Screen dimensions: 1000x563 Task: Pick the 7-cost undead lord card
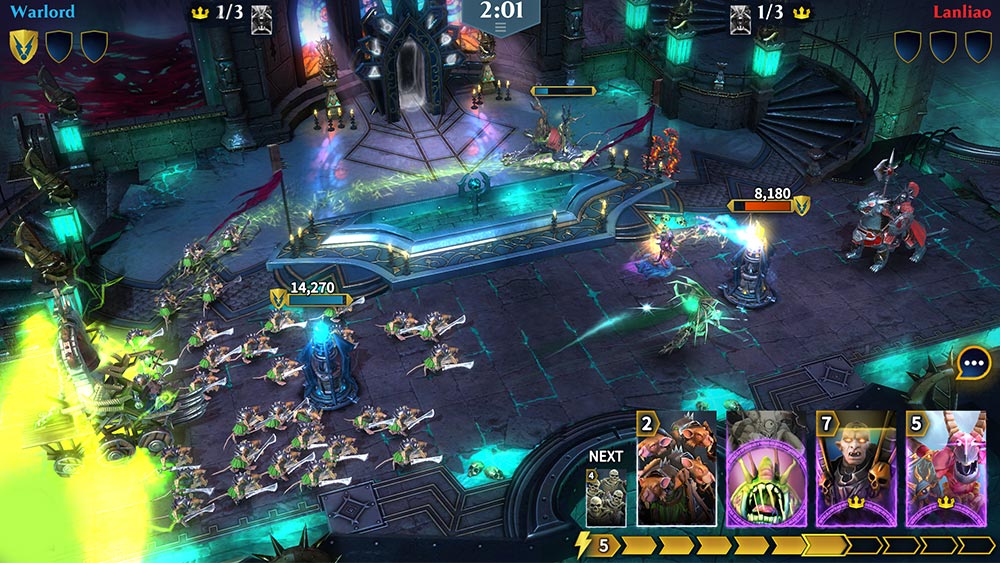coord(856,469)
